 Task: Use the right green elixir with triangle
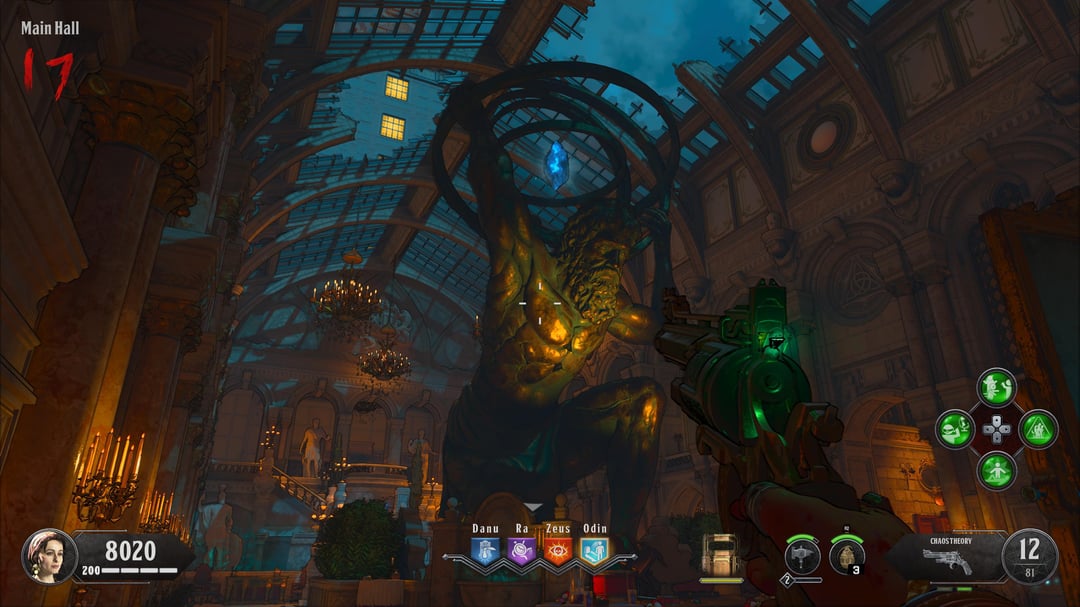click(1038, 429)
